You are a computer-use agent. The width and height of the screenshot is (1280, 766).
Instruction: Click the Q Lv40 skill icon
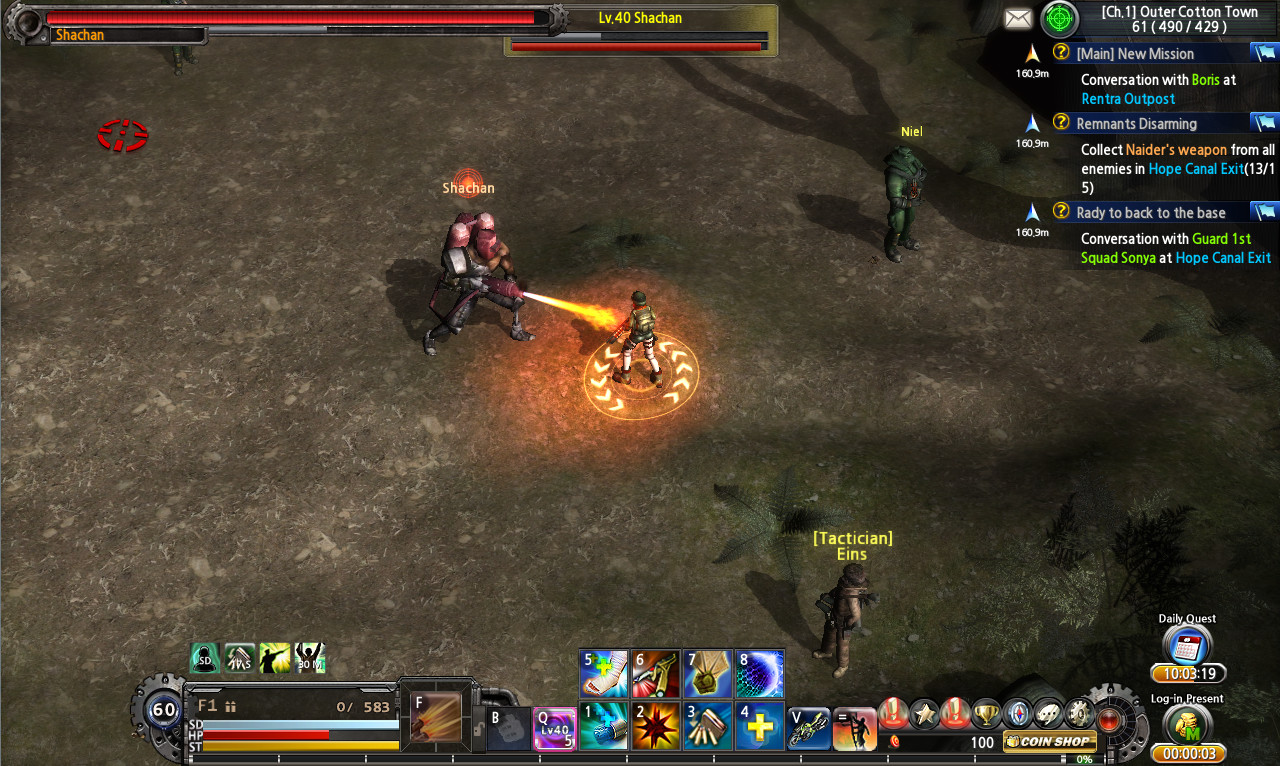(x=554, y=728)
